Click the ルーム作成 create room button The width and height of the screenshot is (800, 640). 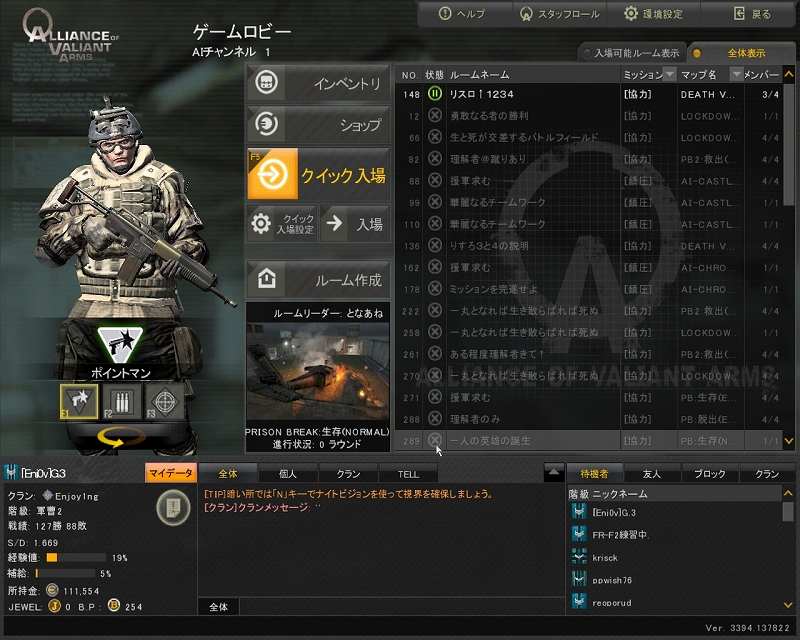[318, 279]
